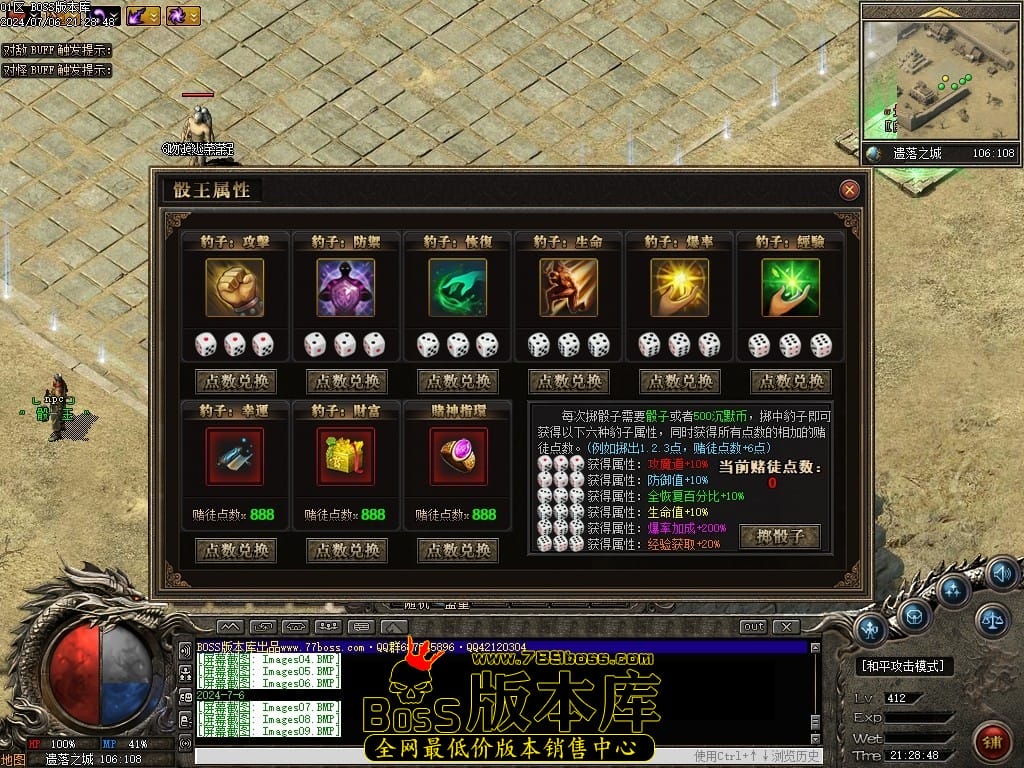Exchange 888 points for 豹子:幸運
This screenshot has height=768, width=1024.
[236, 551]
